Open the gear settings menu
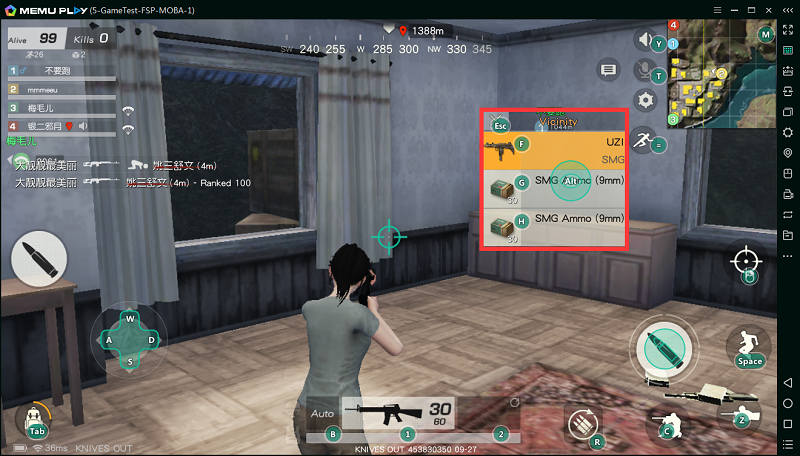 [x=646, y=100]
